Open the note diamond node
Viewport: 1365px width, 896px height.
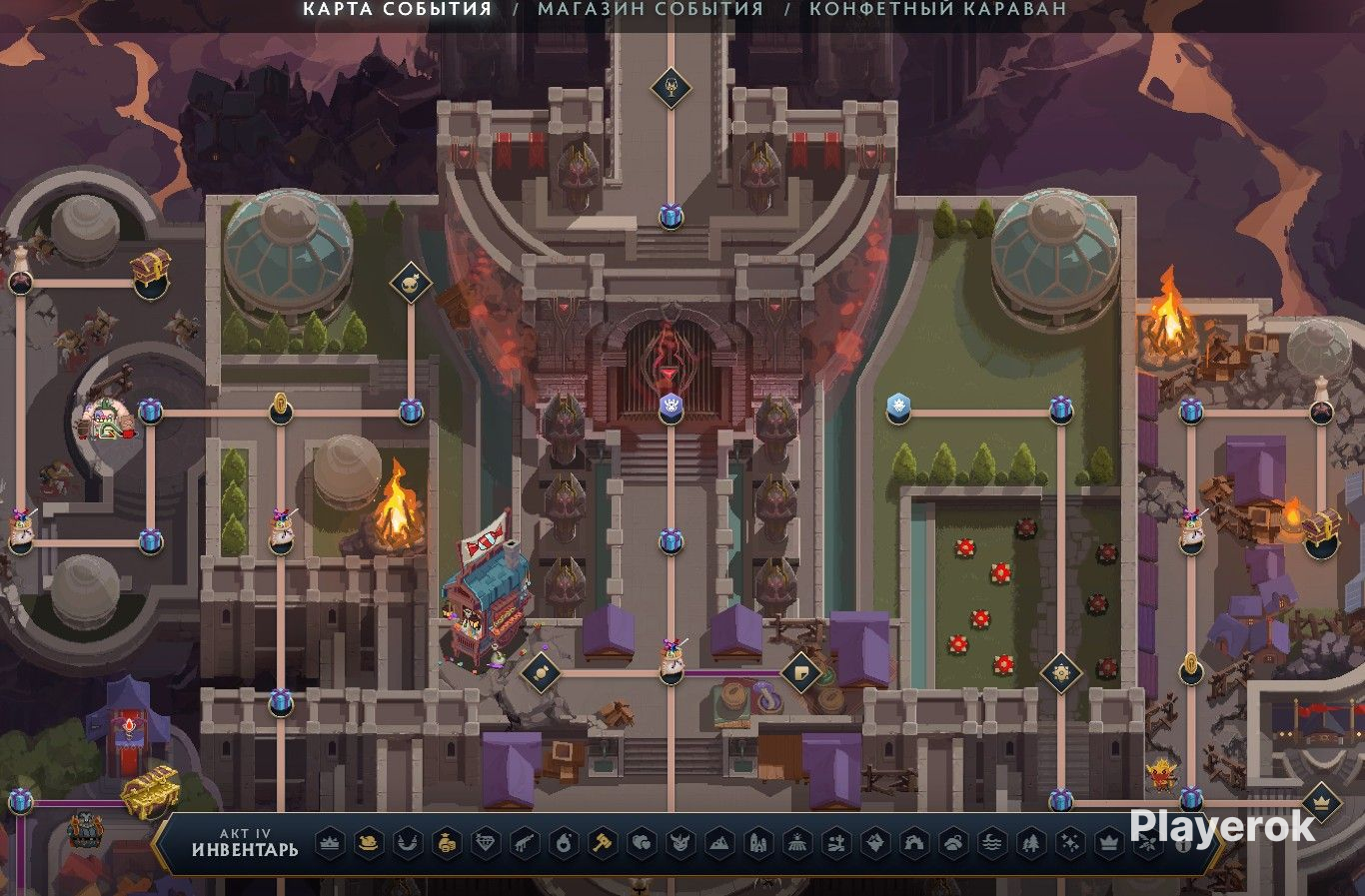(x=800, y=672)
